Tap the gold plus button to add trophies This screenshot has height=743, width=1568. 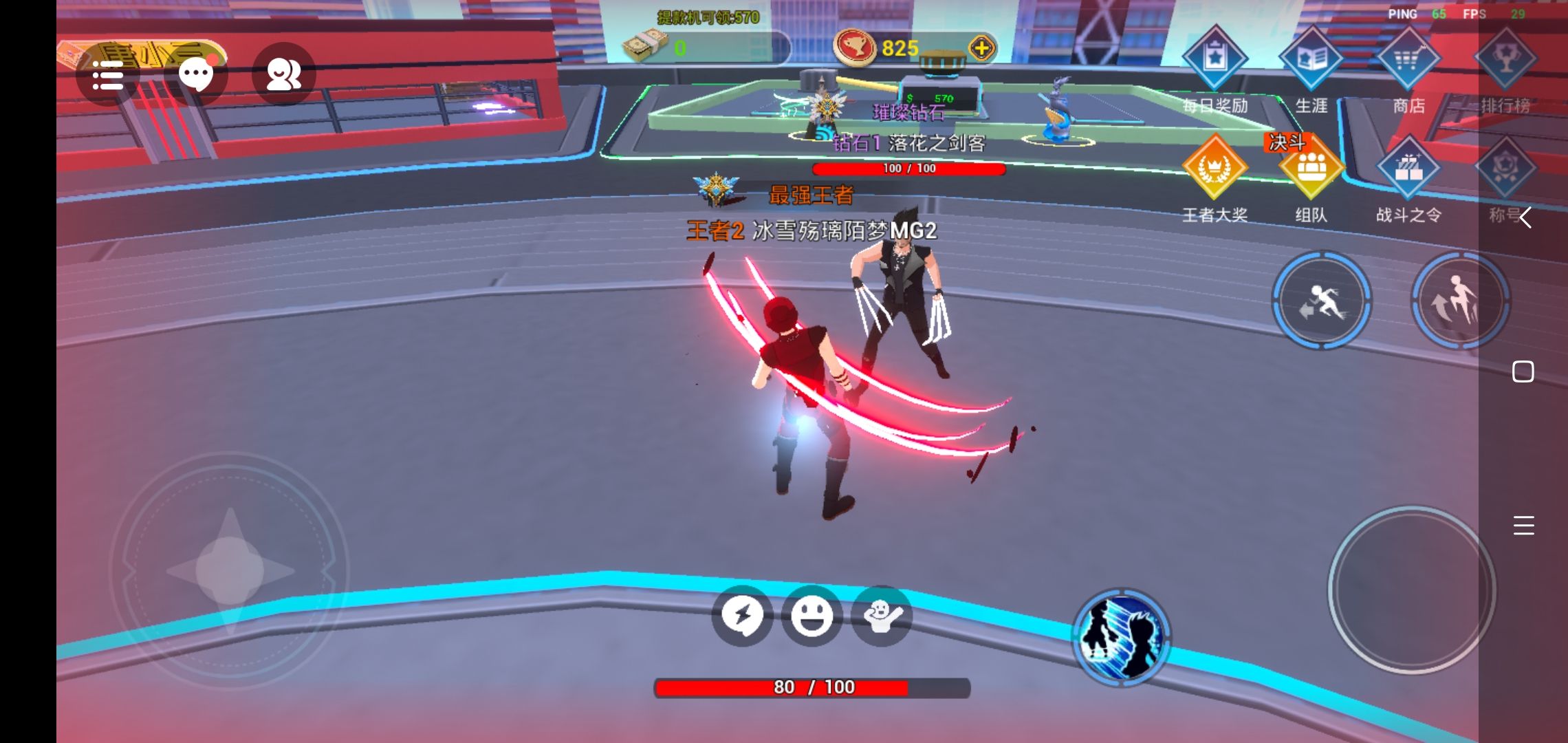(981, 48)
